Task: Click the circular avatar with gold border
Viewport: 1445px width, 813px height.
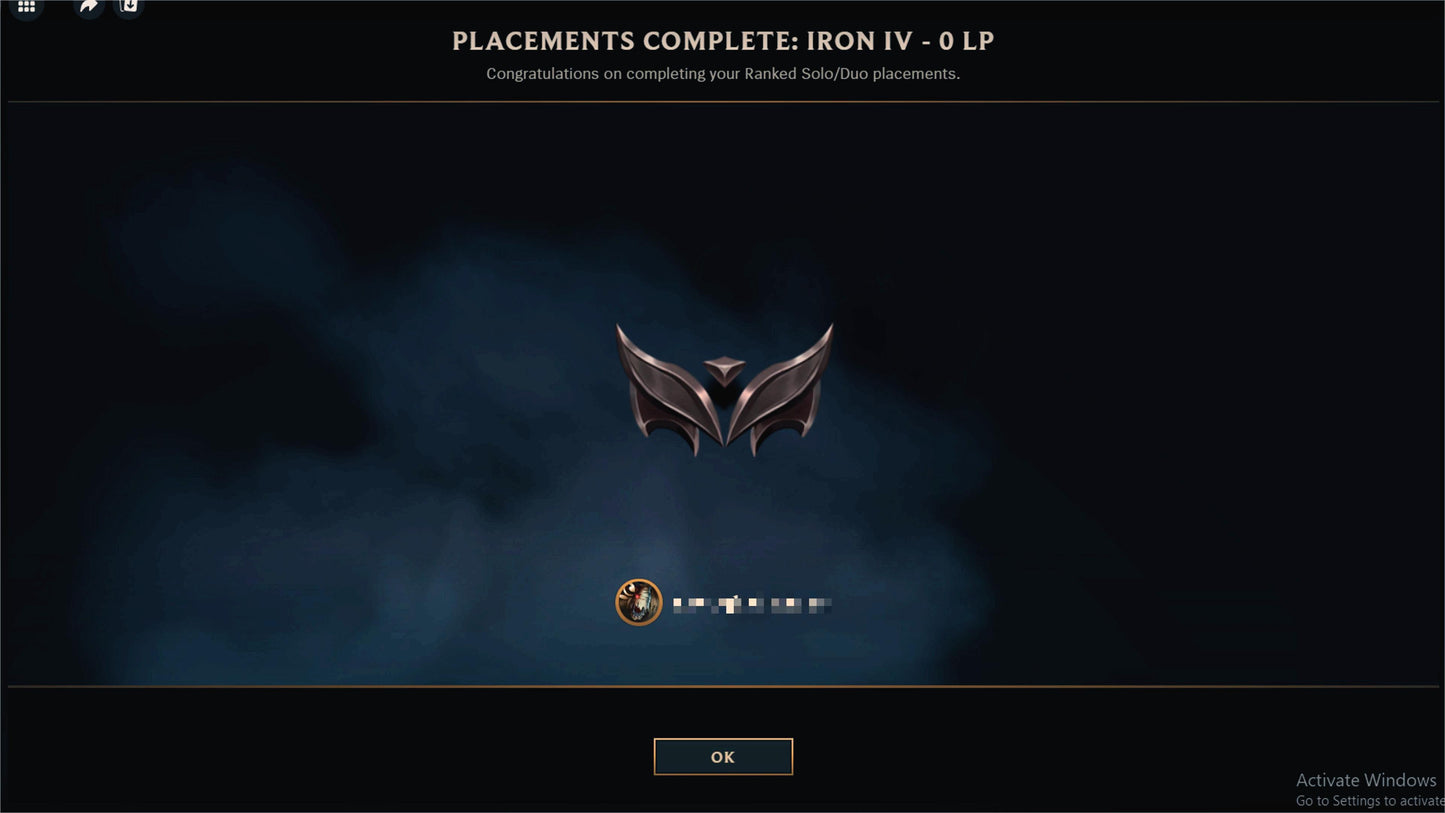Action: (x=639, y=602)
